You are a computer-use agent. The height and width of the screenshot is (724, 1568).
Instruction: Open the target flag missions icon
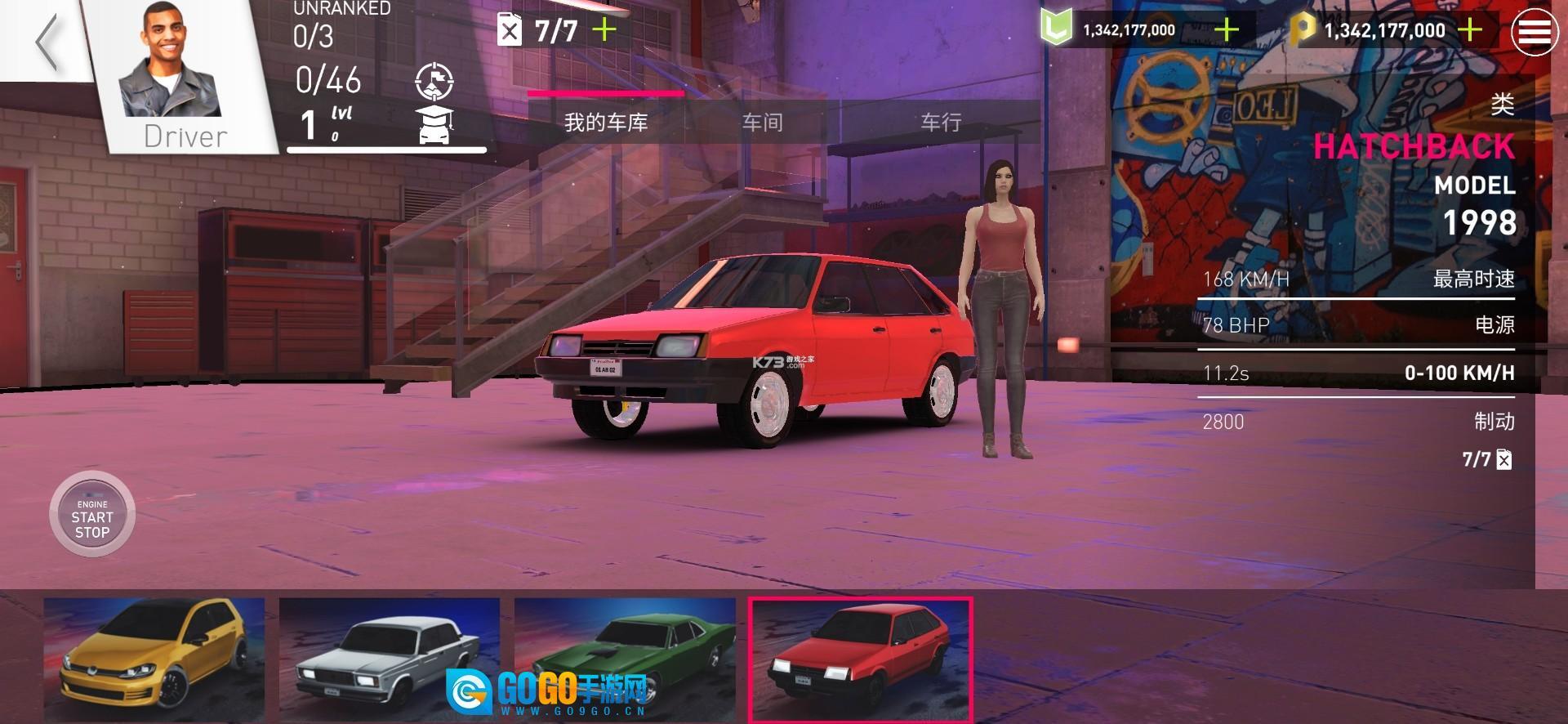coord(434,82)
